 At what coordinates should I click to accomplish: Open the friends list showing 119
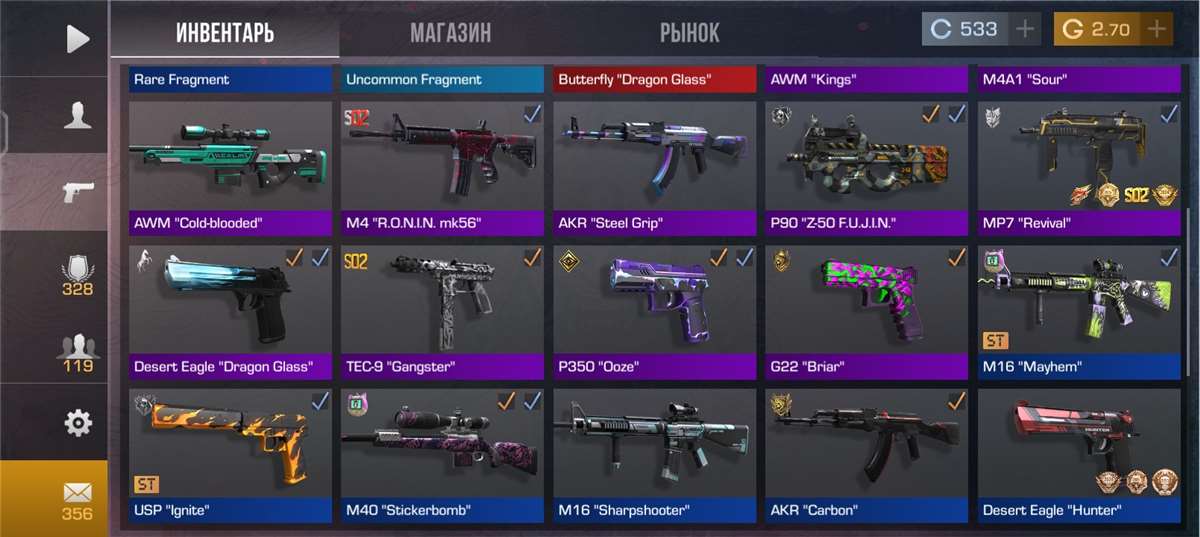tap(77, 351)
